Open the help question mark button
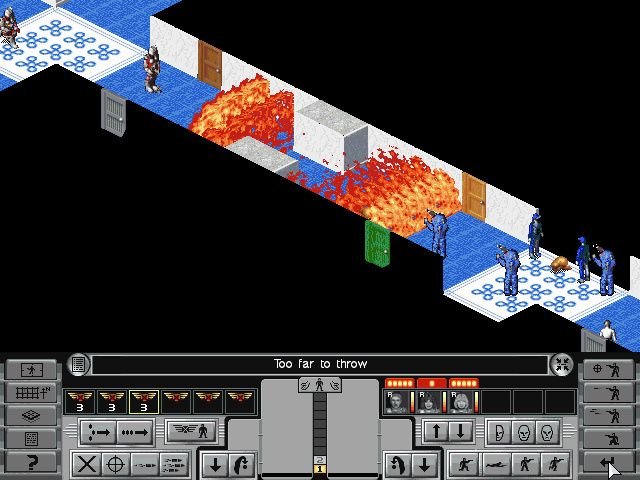640x480 pixels. pos(30,462)
